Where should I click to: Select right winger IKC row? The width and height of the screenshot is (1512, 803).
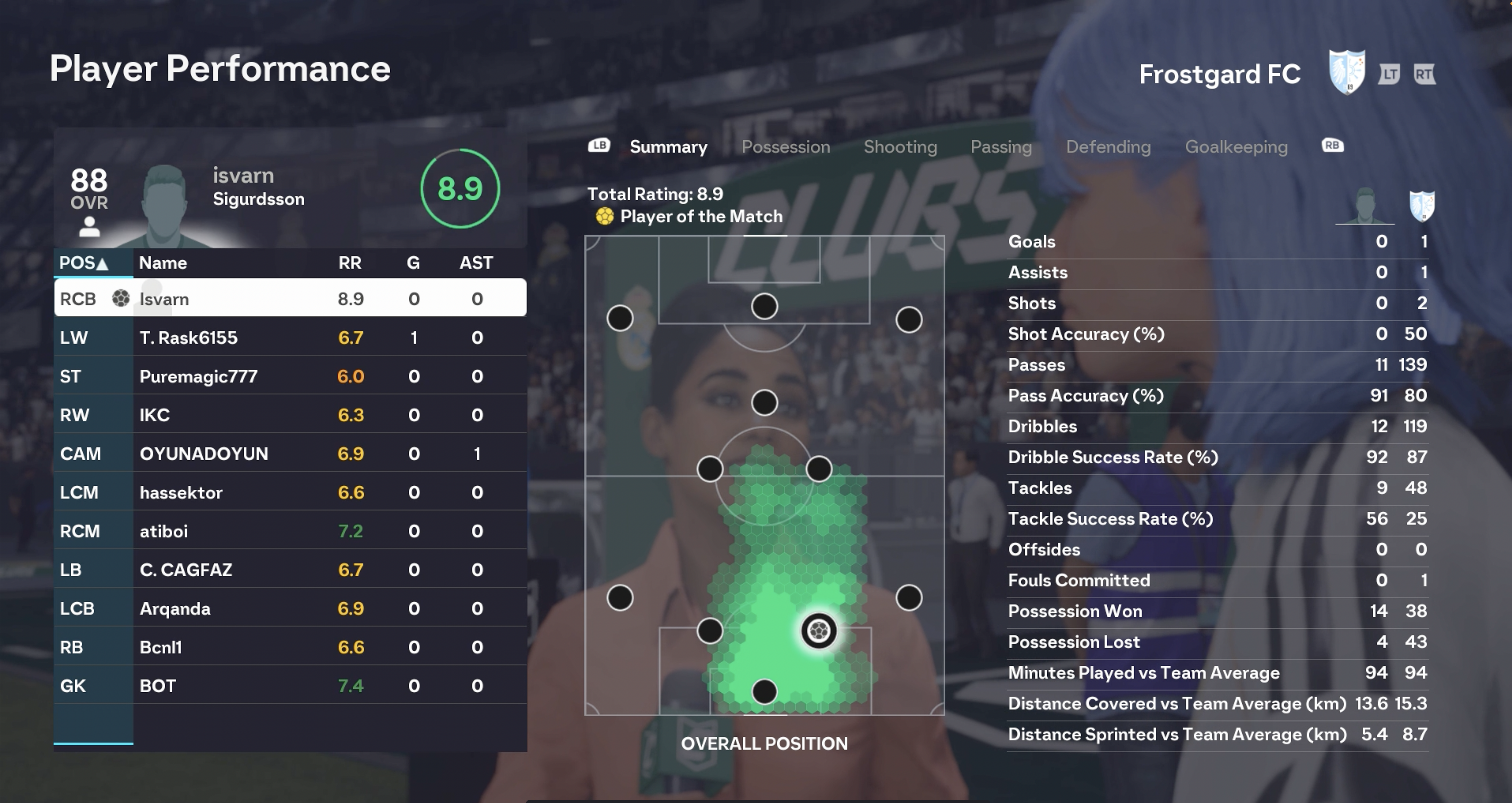290,415
